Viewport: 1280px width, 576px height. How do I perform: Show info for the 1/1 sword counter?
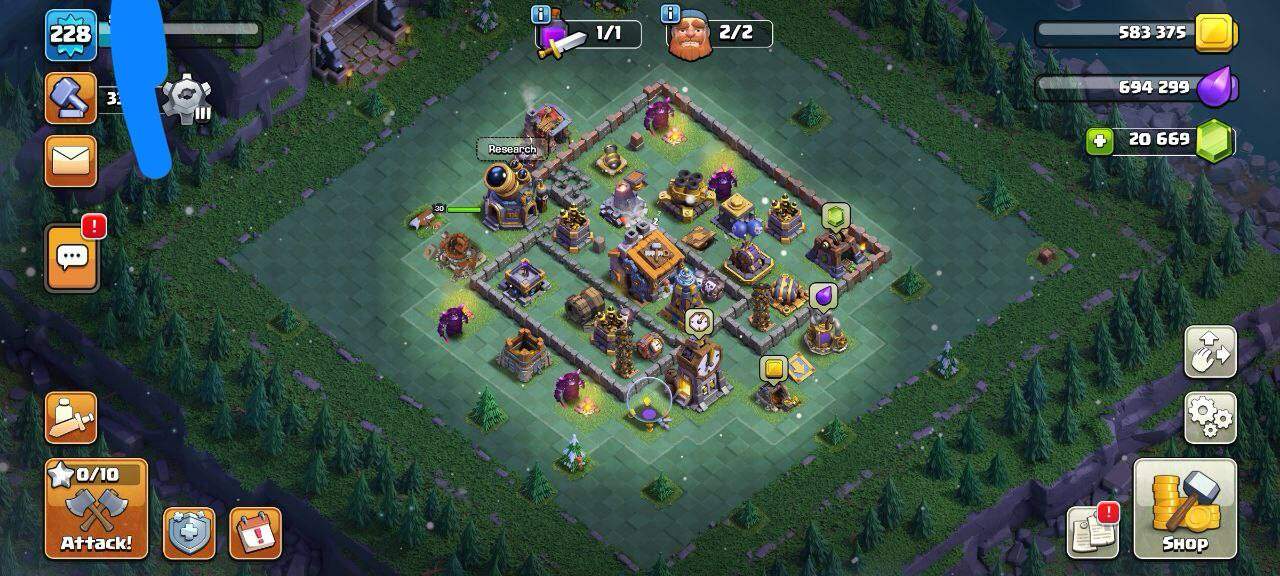[542, 14]
